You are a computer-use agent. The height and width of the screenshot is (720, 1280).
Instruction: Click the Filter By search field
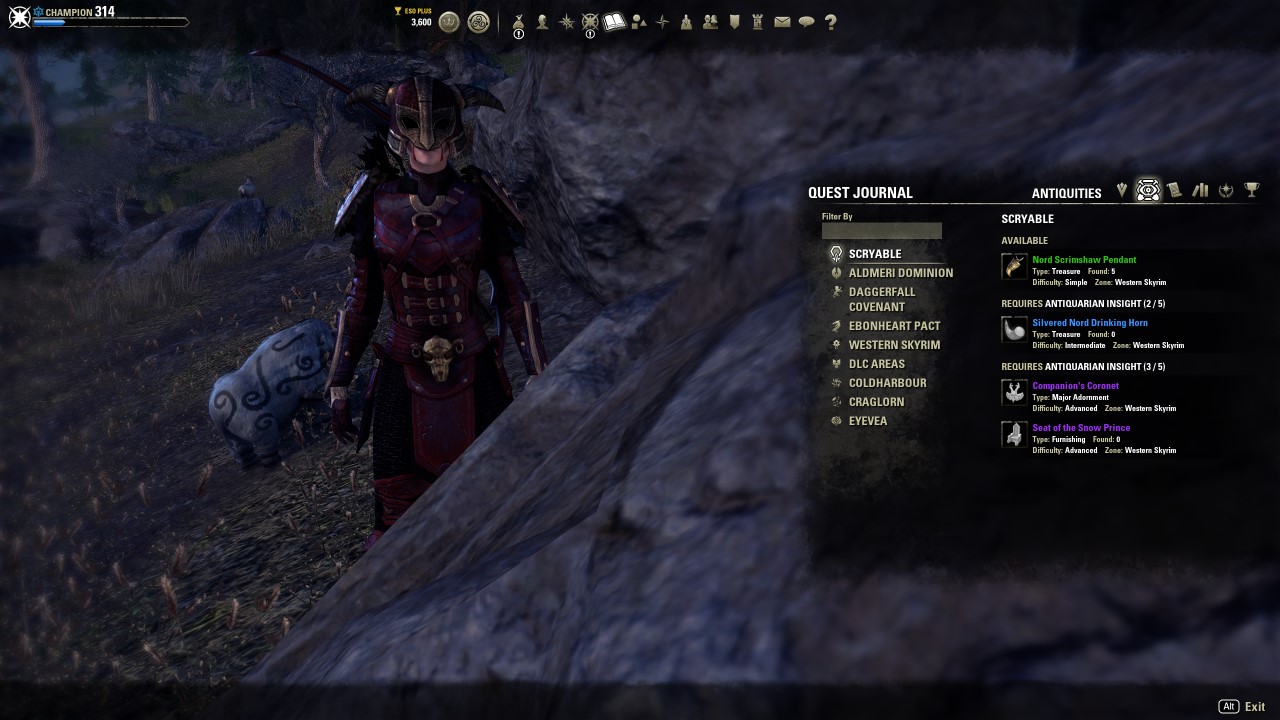pyautogui.click(x=881, y=230)
